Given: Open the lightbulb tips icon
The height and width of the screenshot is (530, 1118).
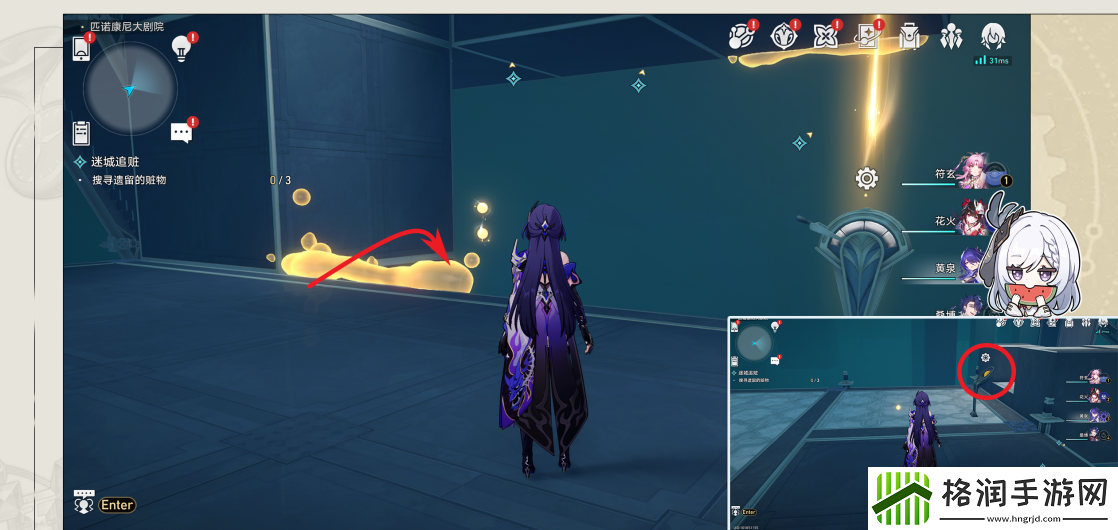Looking at the screenshot, I should (181, 46).
